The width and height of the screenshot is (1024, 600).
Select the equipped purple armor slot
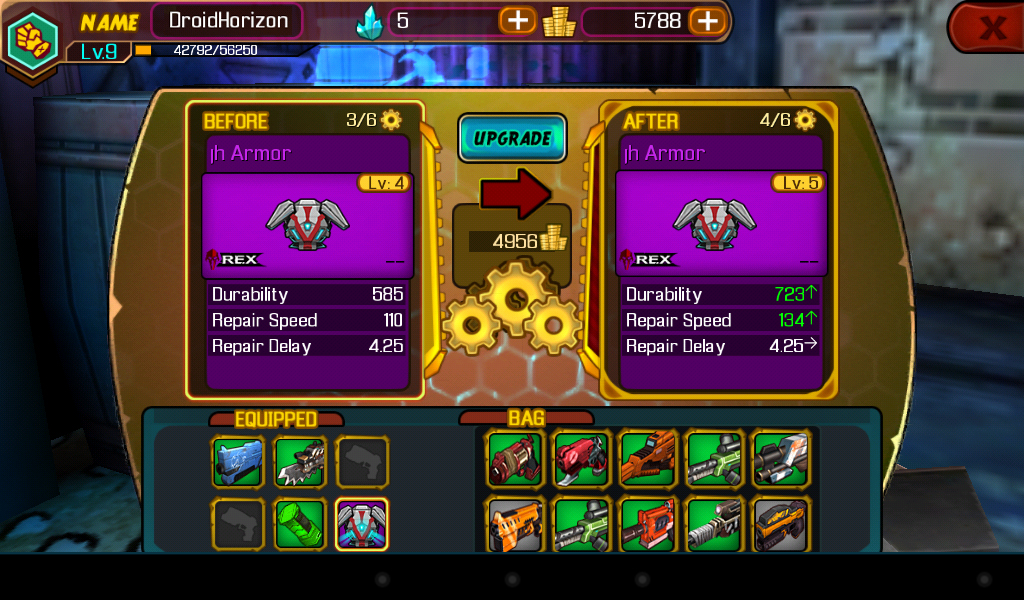362,524
